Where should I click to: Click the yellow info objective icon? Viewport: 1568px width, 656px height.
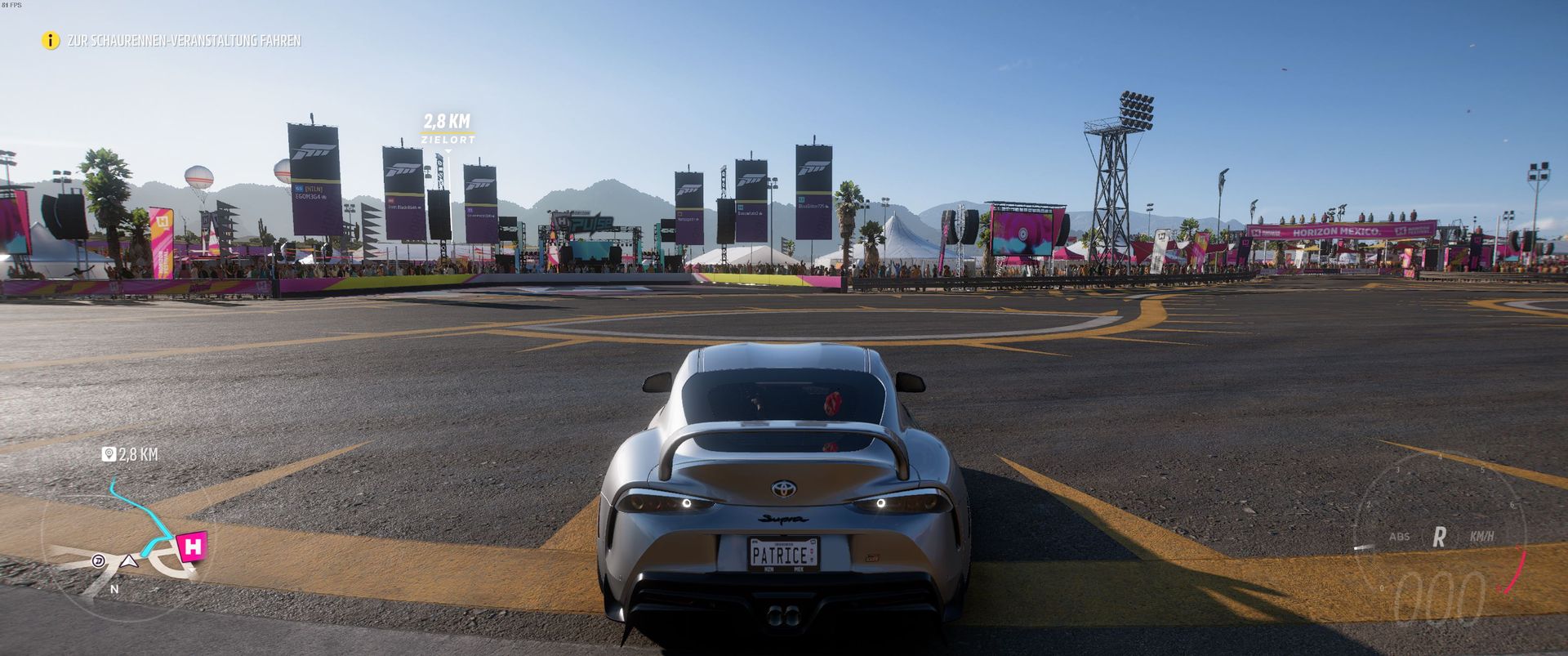point(51,40)
